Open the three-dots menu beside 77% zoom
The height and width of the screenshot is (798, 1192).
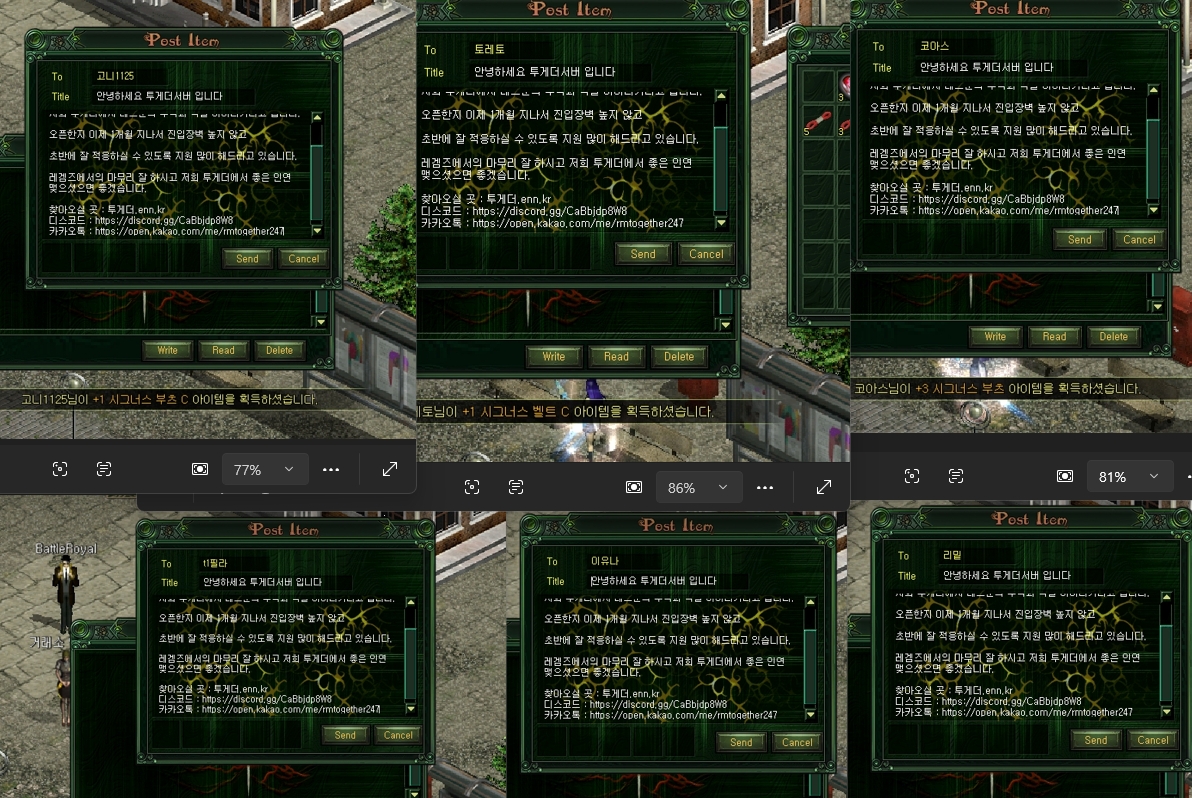tap(331, 469)
